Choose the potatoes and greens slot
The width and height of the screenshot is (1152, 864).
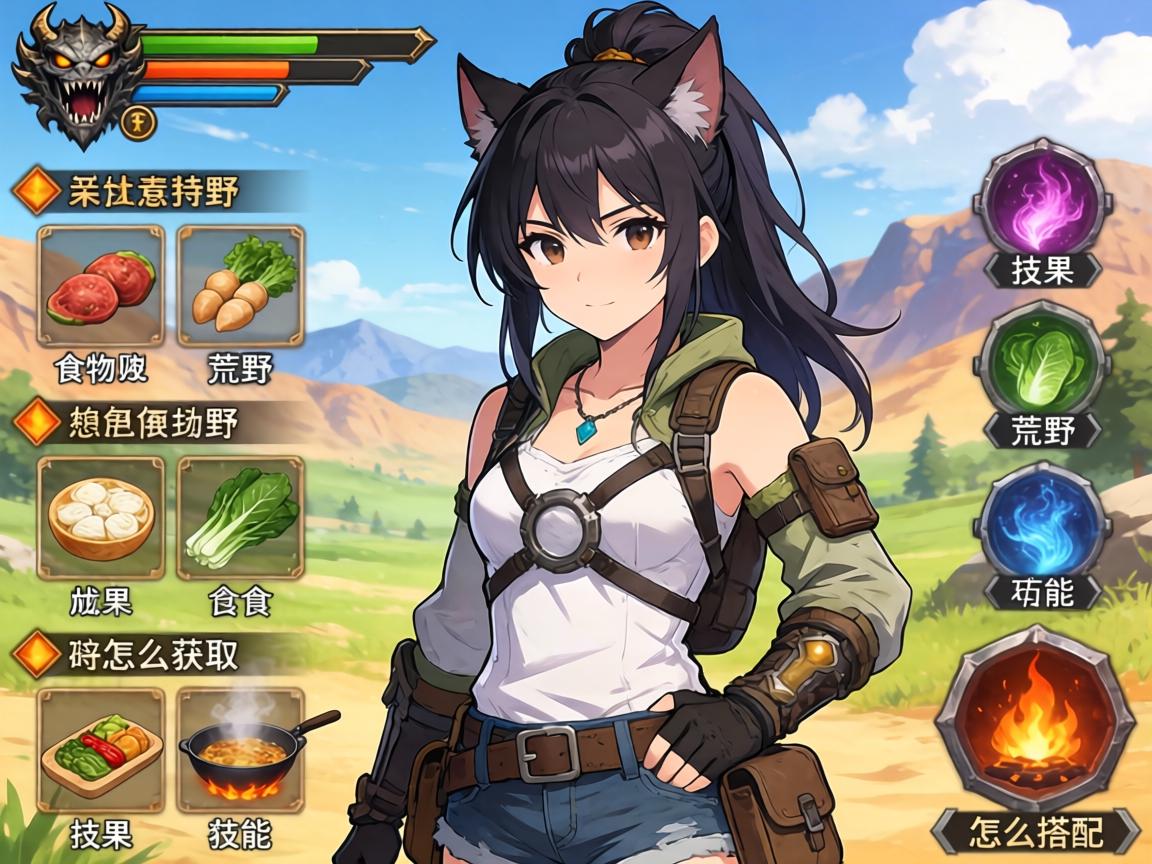[x=241, y=286]
